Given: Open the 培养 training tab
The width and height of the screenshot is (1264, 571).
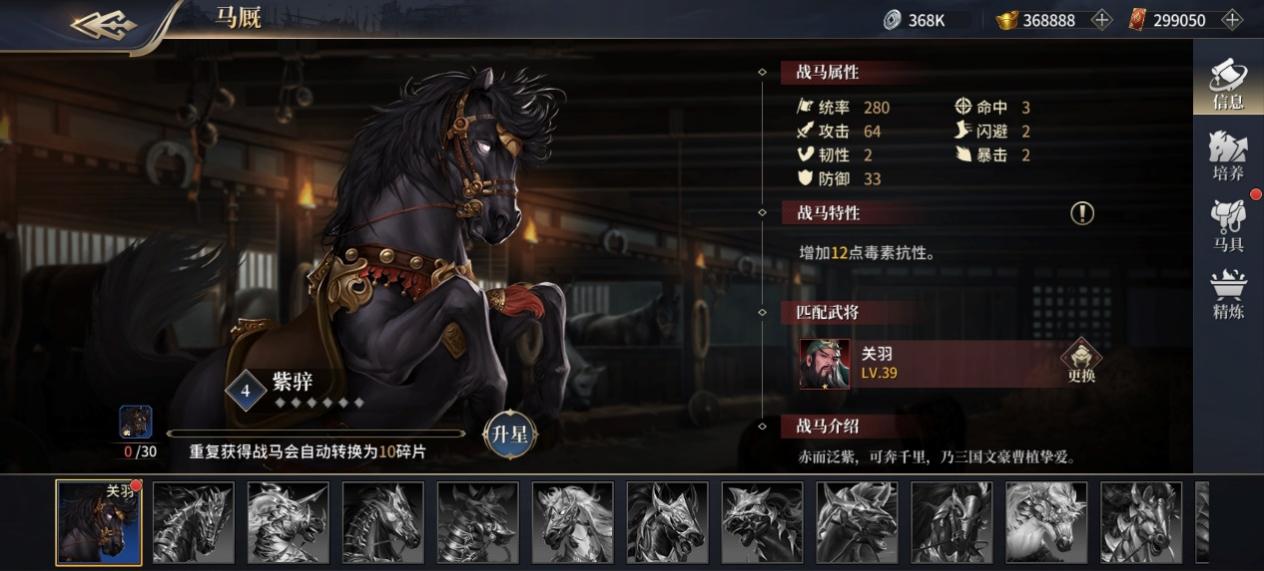Looking at the screenshot, I should click(1228, 155).
